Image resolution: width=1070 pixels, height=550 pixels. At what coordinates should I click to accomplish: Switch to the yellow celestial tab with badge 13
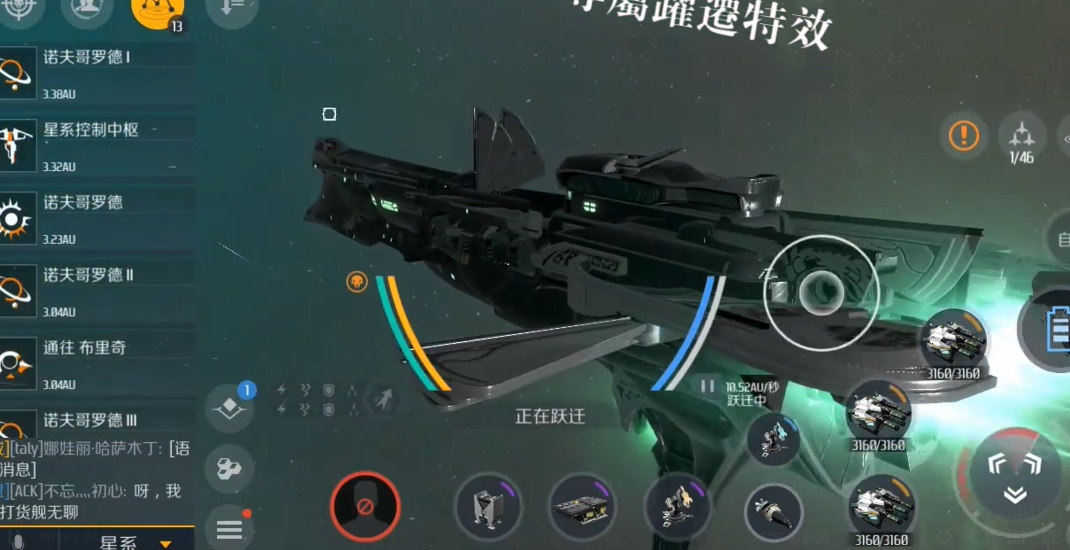[x=158, y=10]
